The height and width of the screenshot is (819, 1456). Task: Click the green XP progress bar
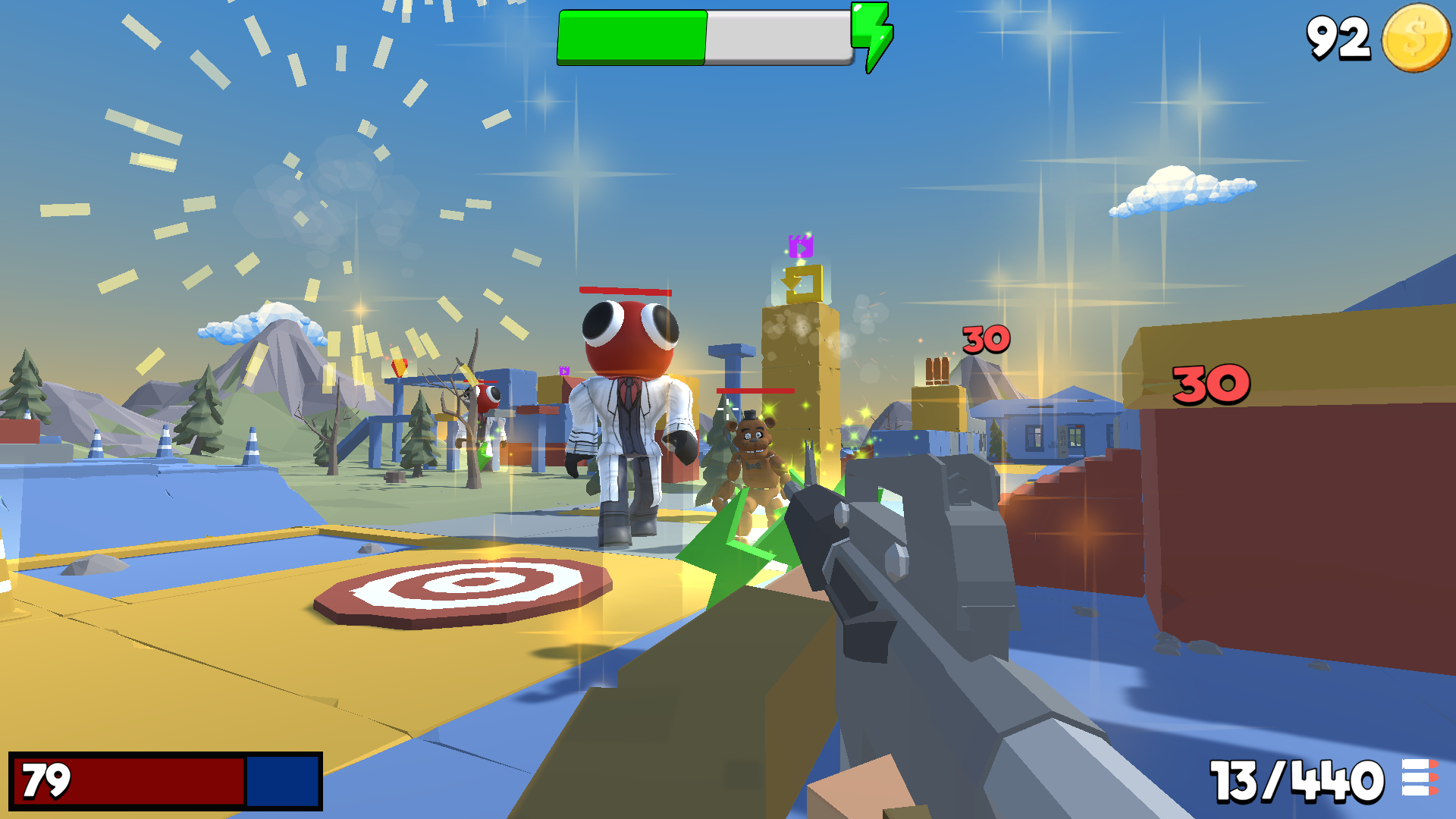633,36
